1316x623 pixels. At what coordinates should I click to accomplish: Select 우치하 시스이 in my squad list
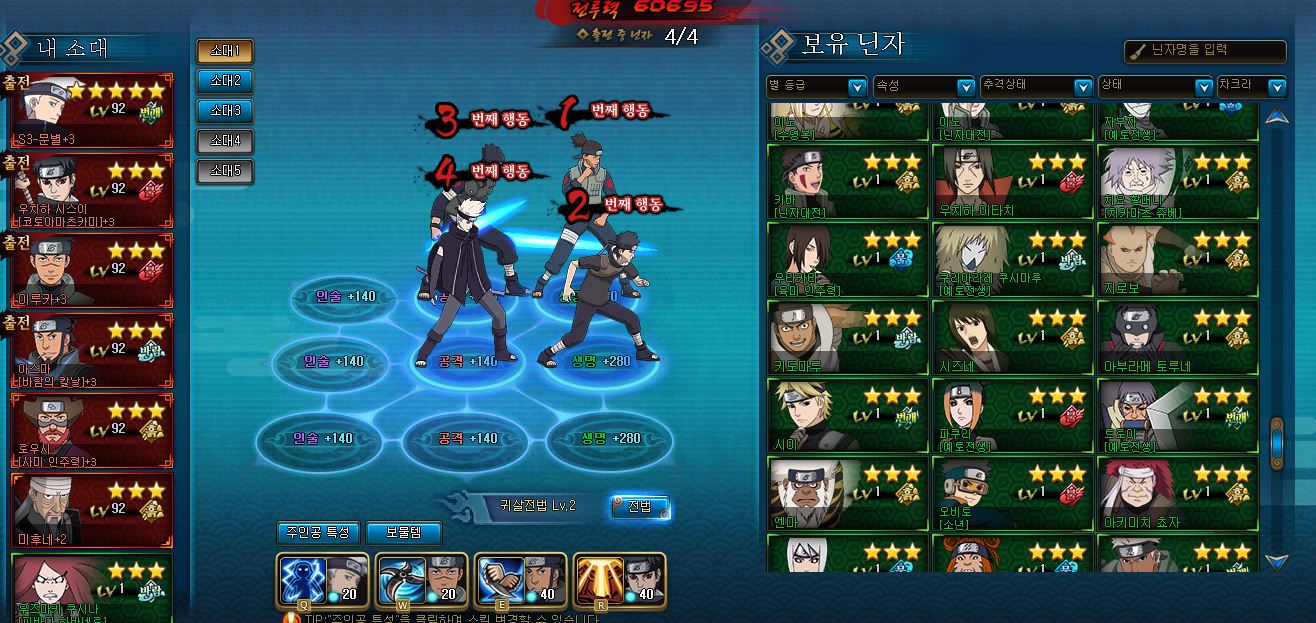[92, 190]
